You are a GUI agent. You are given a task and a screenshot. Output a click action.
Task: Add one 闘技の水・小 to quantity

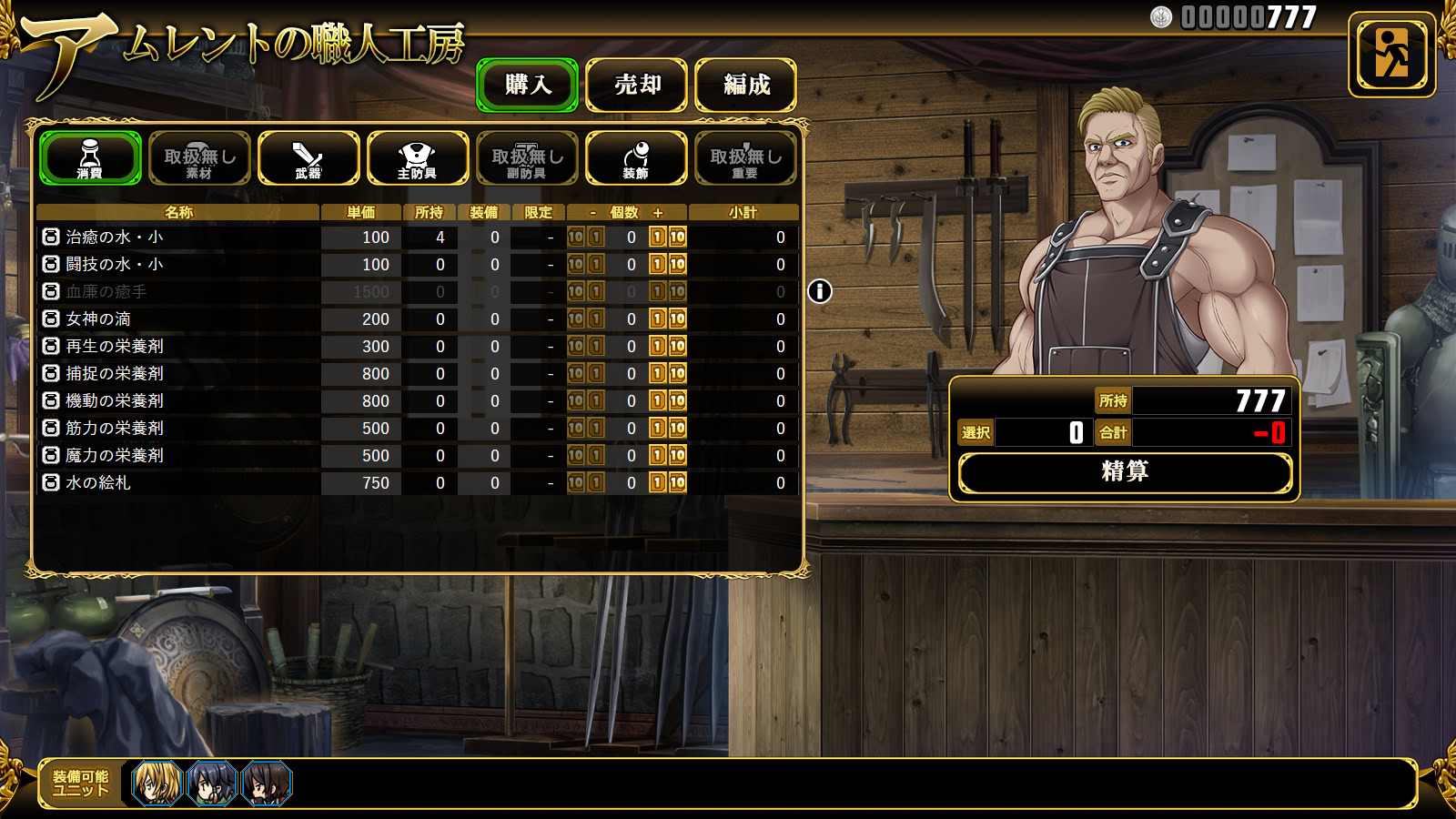pyautogui.click(x=658, y=265)
